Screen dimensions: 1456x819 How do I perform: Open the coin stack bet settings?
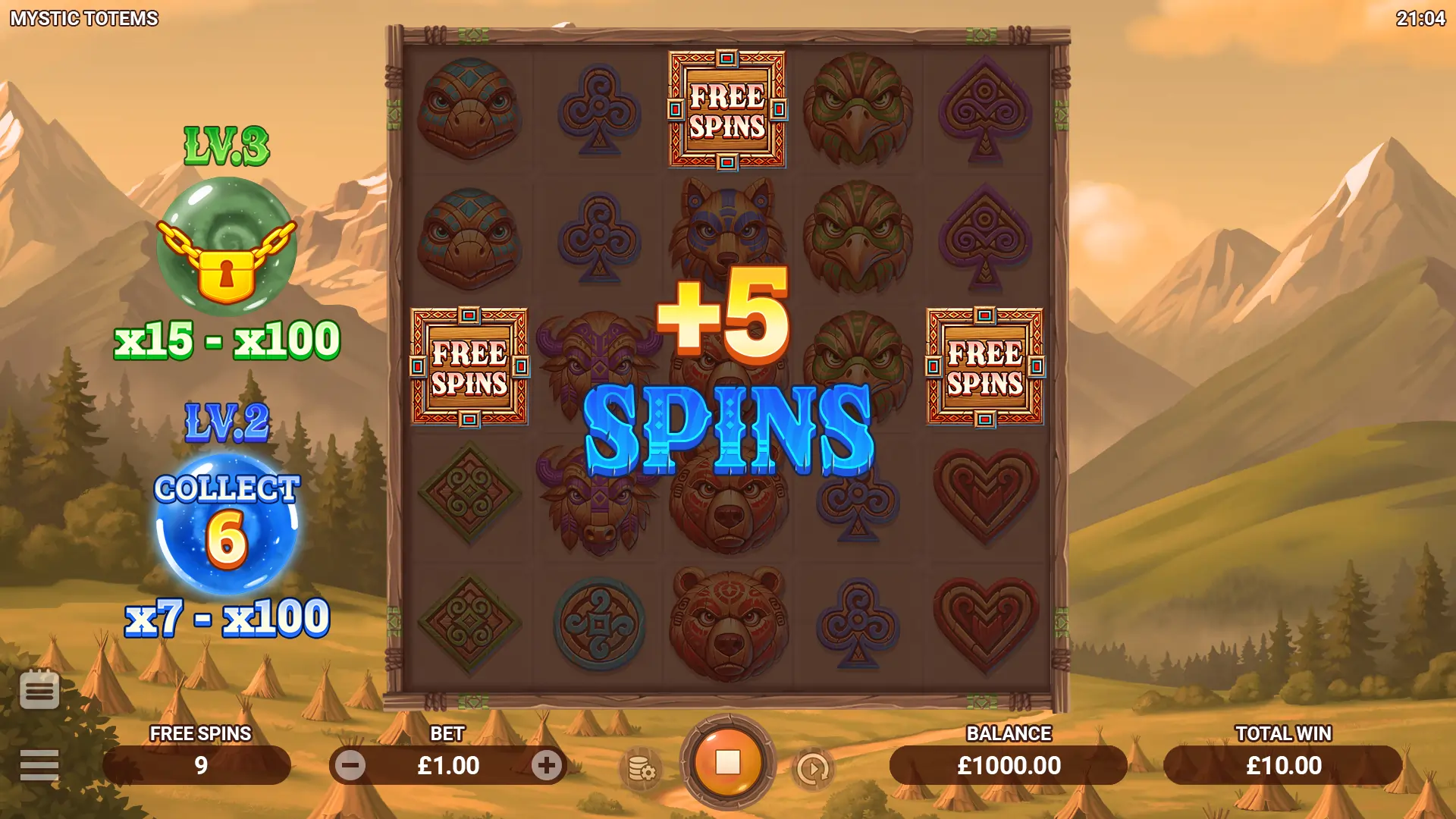point(642,769)
